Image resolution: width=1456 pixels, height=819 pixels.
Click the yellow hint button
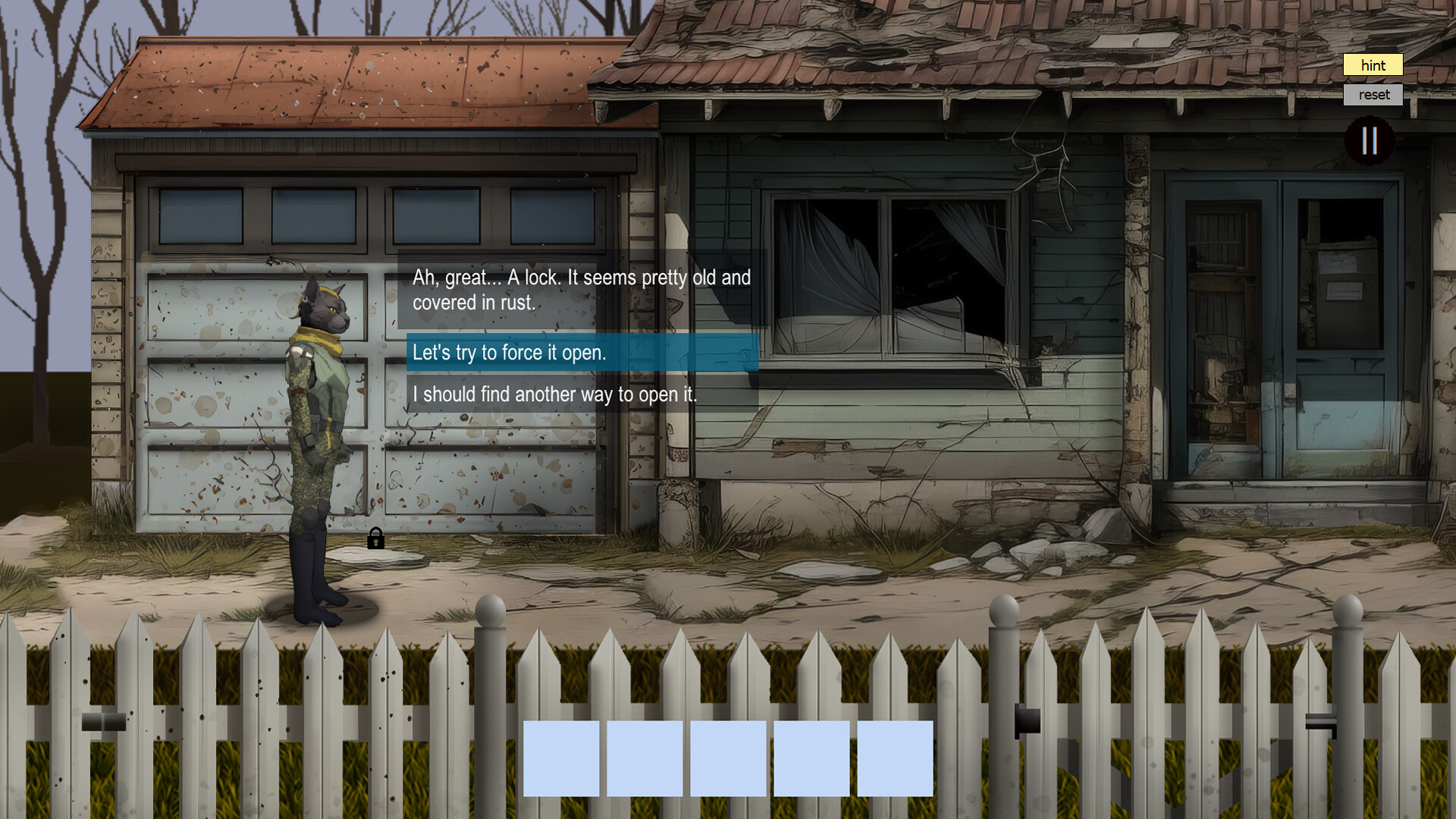pos(1373,66)
